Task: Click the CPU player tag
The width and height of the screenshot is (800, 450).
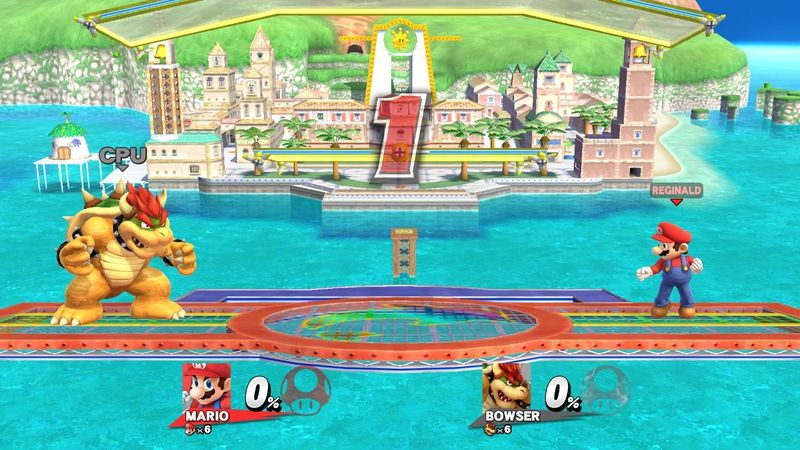Action: click(x=122, y=154)
